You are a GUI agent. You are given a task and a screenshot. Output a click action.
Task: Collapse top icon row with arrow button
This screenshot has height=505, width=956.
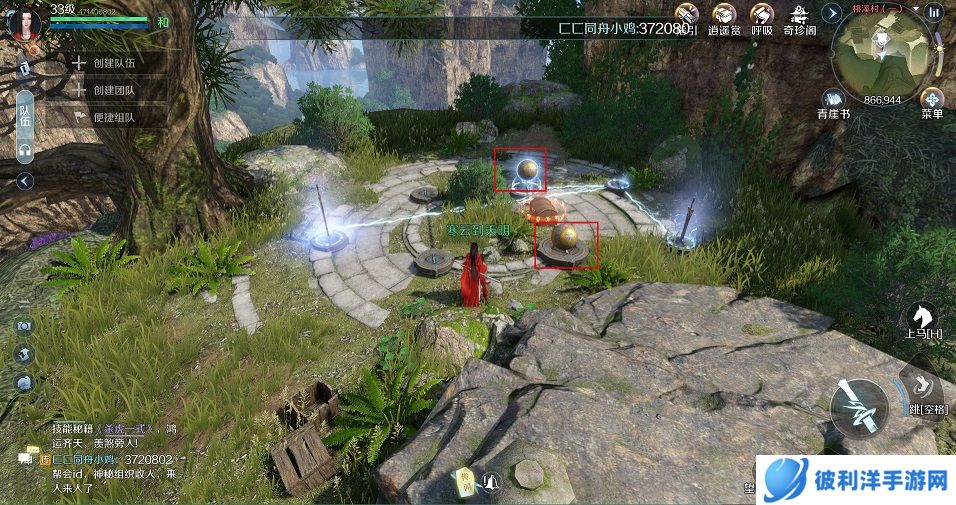pos(832,13)
